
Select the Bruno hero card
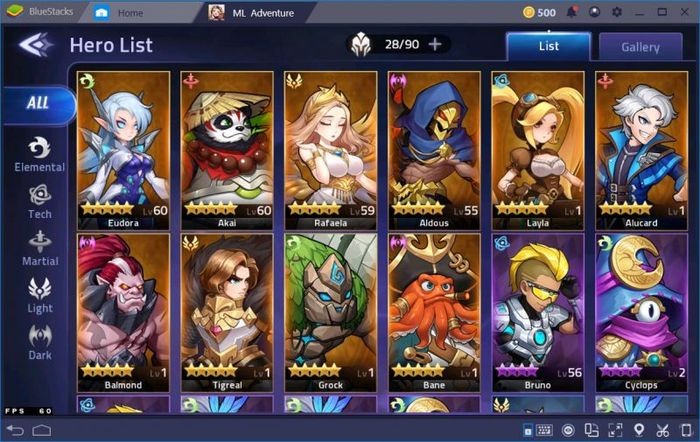pyautogui.click(x=538, y=312)
